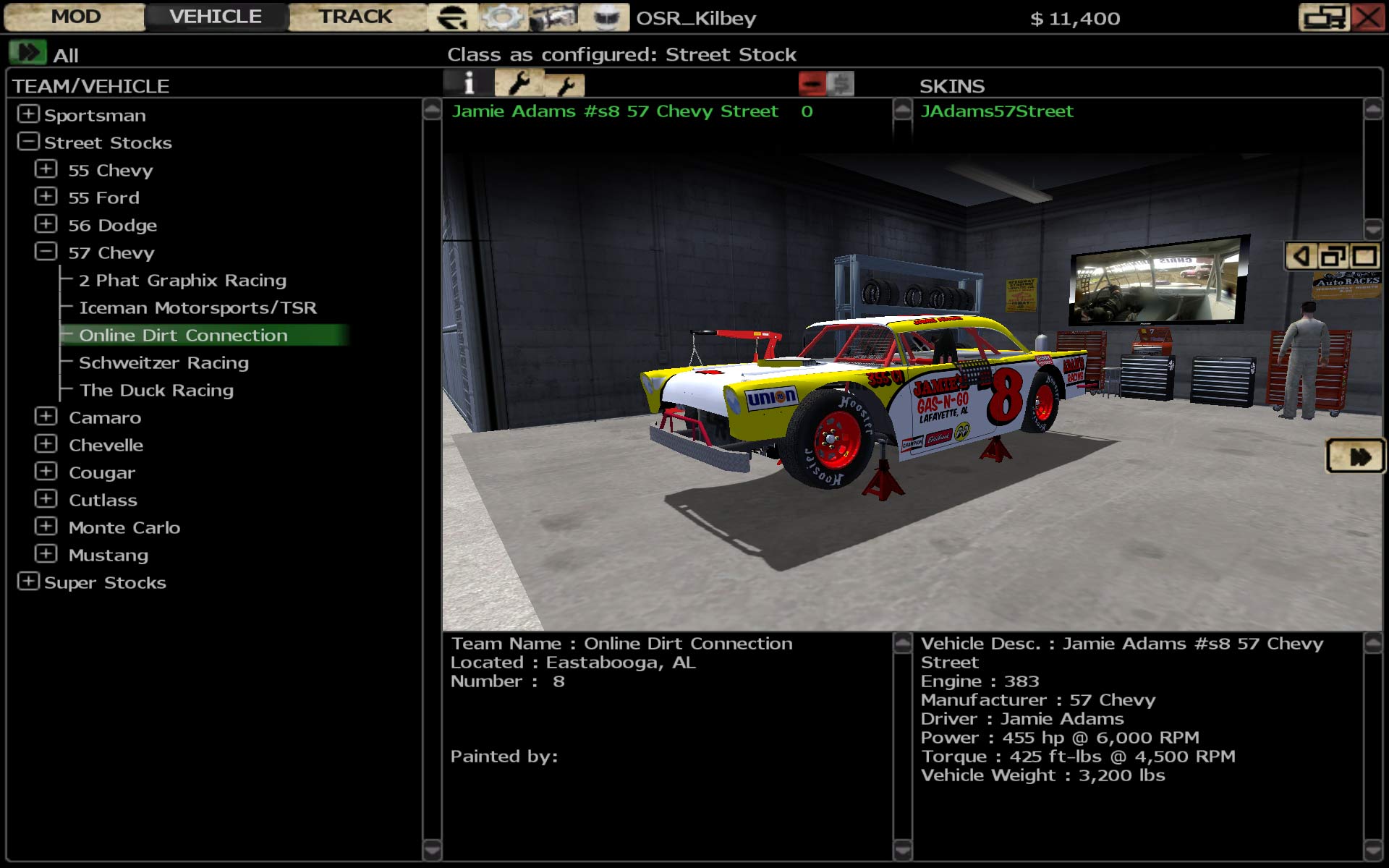The width and height of the screenshot is (1389, 868).
Task: Click the red minus sell button
Action: coord(812,84)
